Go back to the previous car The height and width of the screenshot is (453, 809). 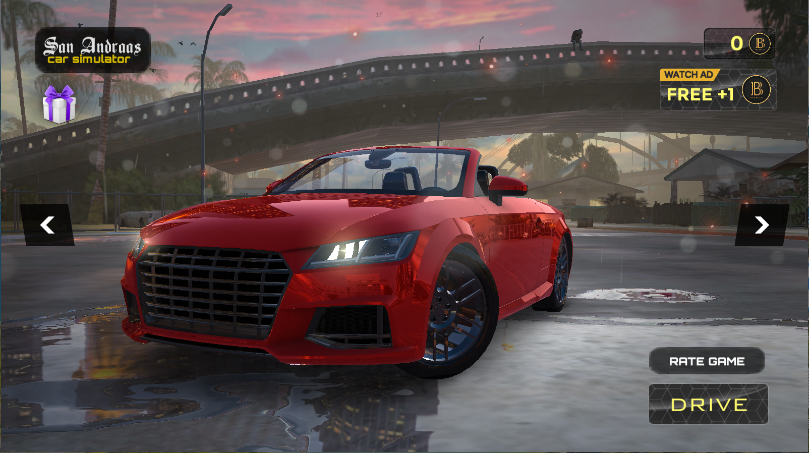coord(47,225)
